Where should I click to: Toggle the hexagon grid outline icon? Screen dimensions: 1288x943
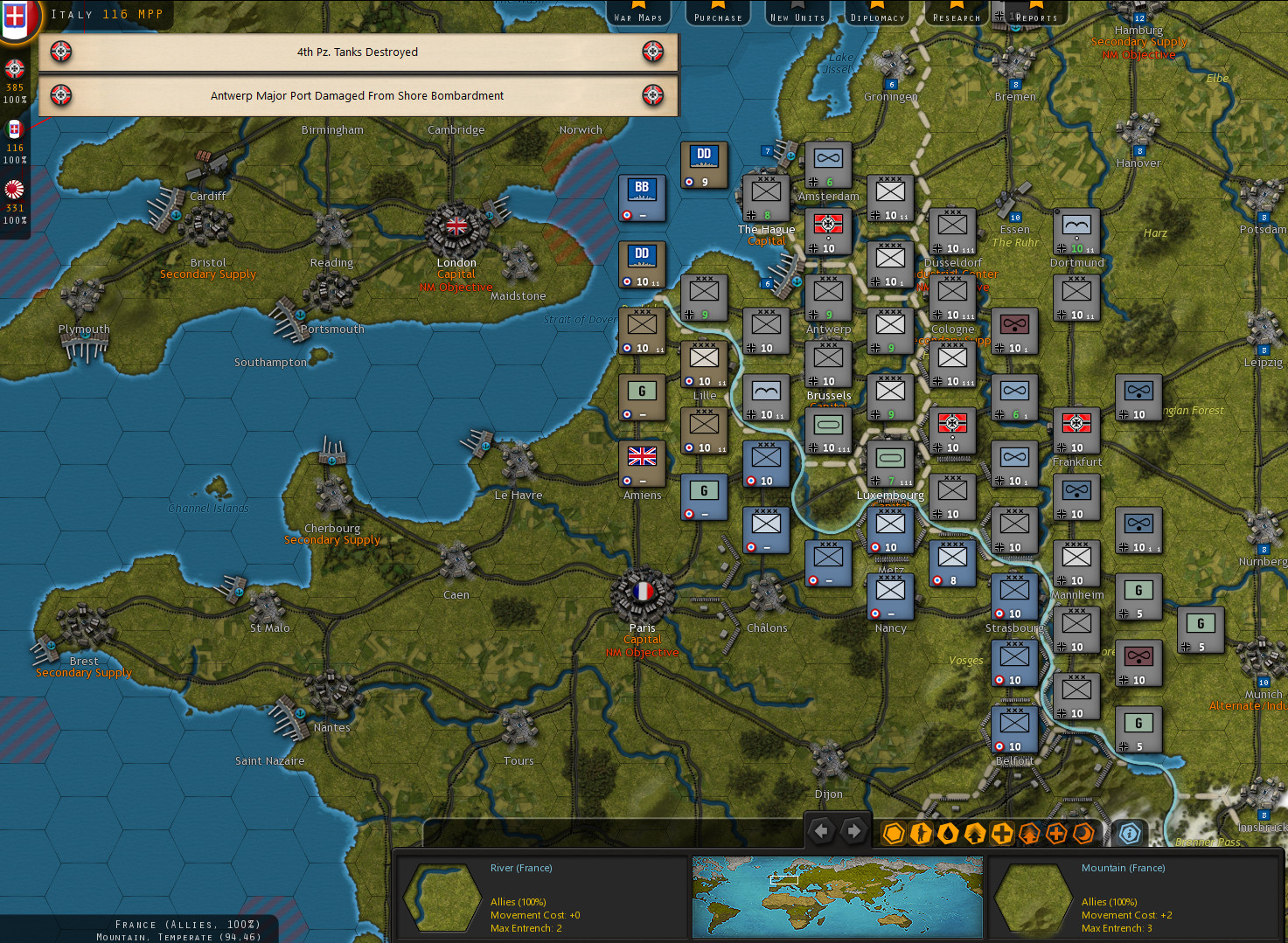tap(894, 834)
